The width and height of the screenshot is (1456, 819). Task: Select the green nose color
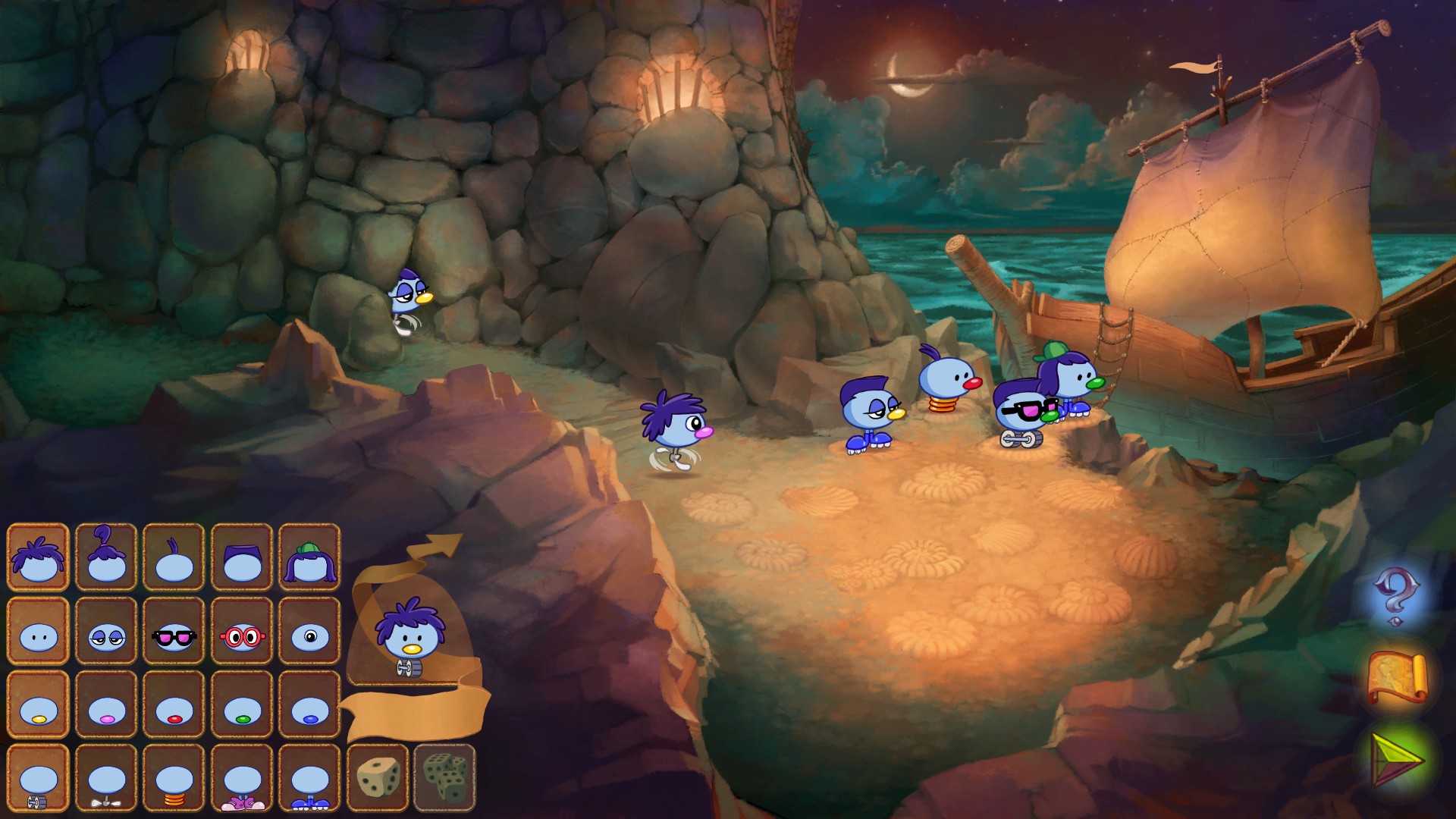coord(242,704)
